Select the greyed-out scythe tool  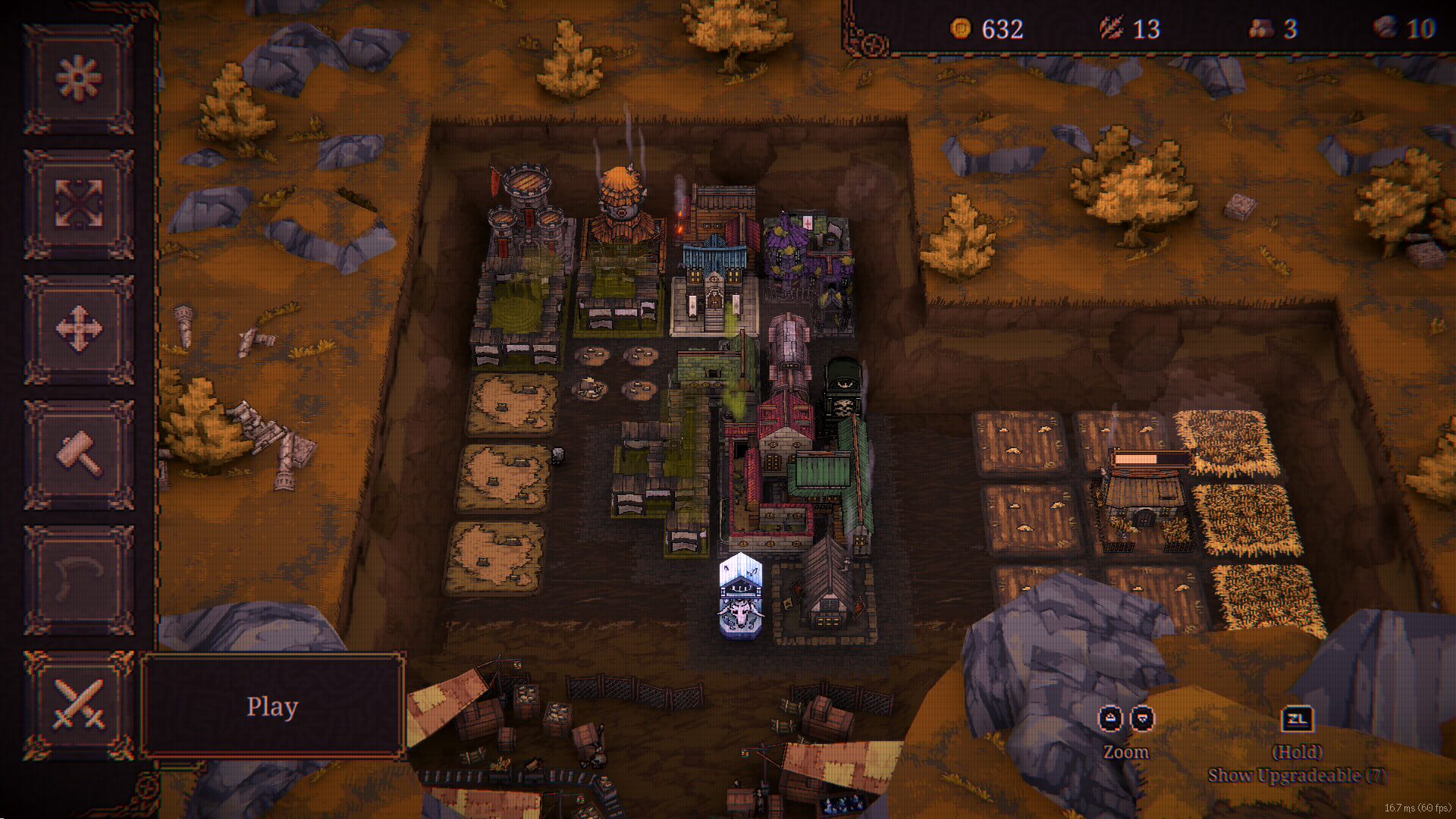(x=79, y=580)
